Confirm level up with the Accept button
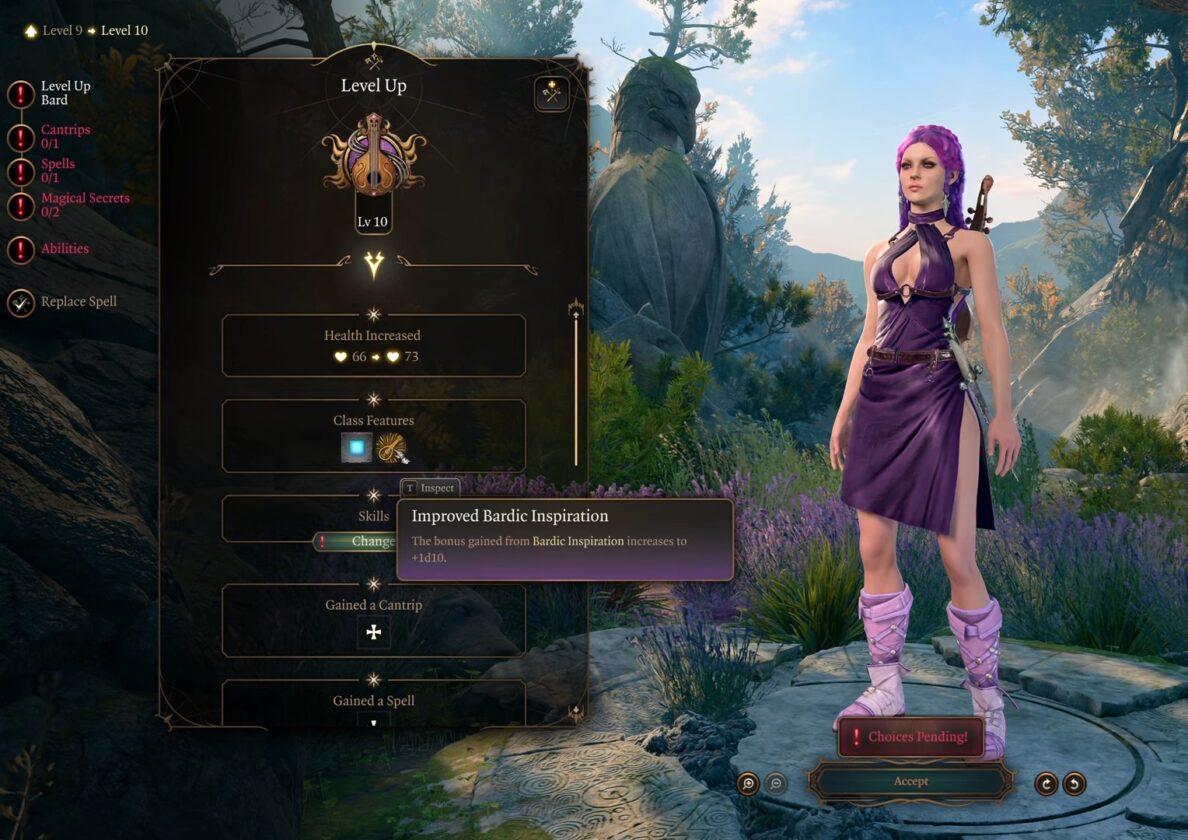This screenshot has height=840, width=1188. click(x=910, y=781)
